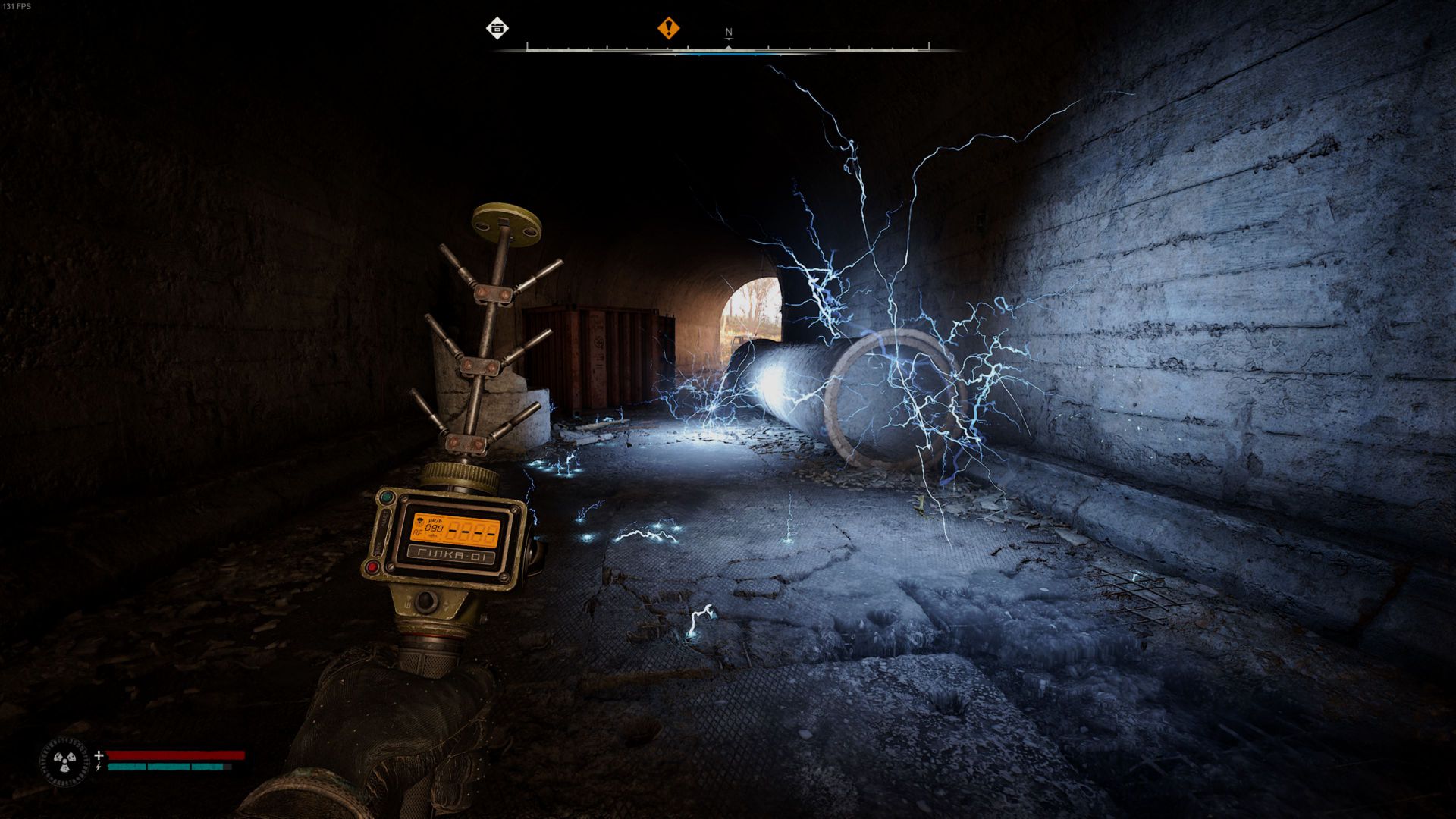Click the orange exclamation quest marker

pos(668,29)
